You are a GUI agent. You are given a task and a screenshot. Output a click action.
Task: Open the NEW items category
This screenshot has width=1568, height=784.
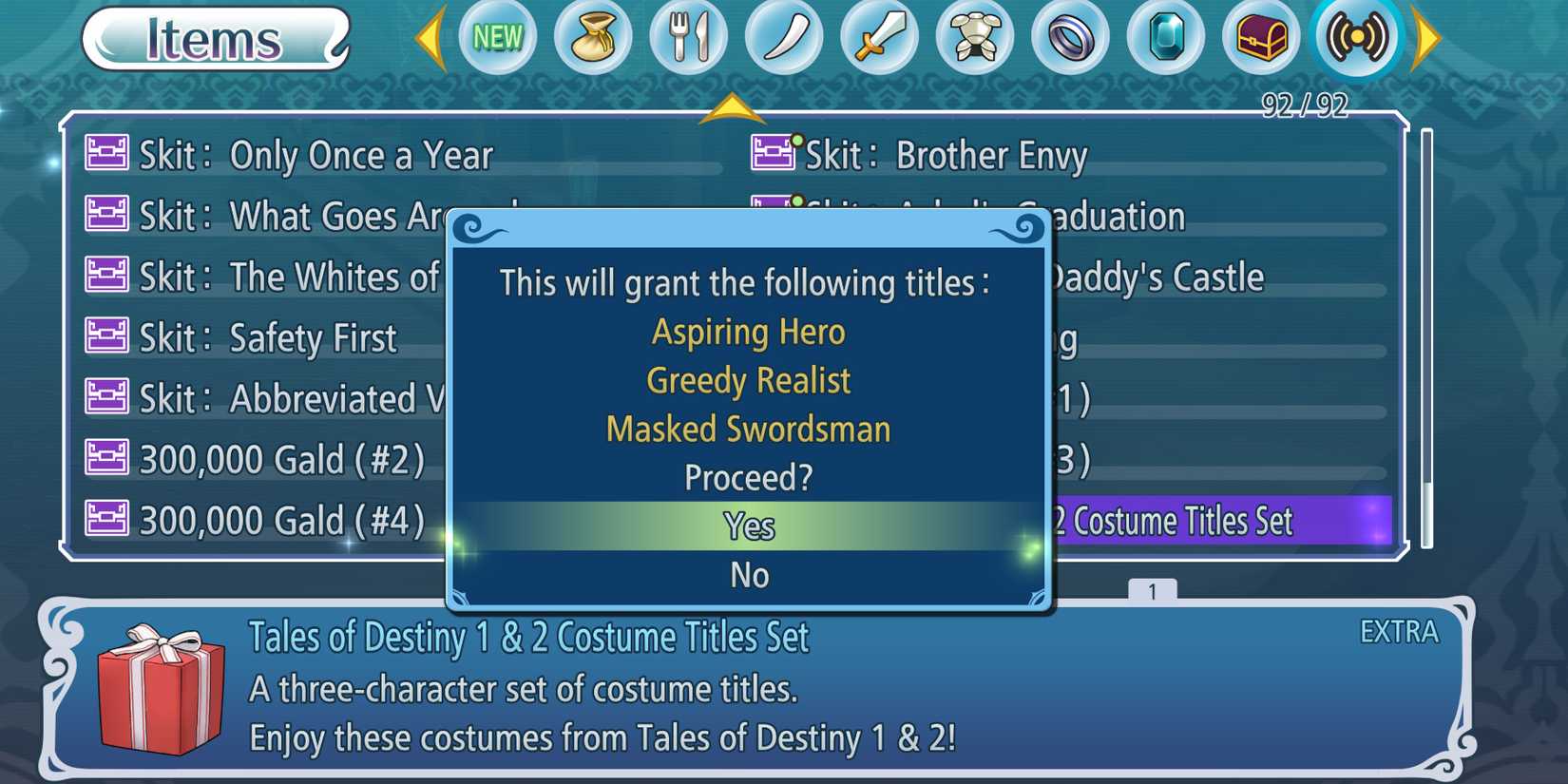coord(499,38)
